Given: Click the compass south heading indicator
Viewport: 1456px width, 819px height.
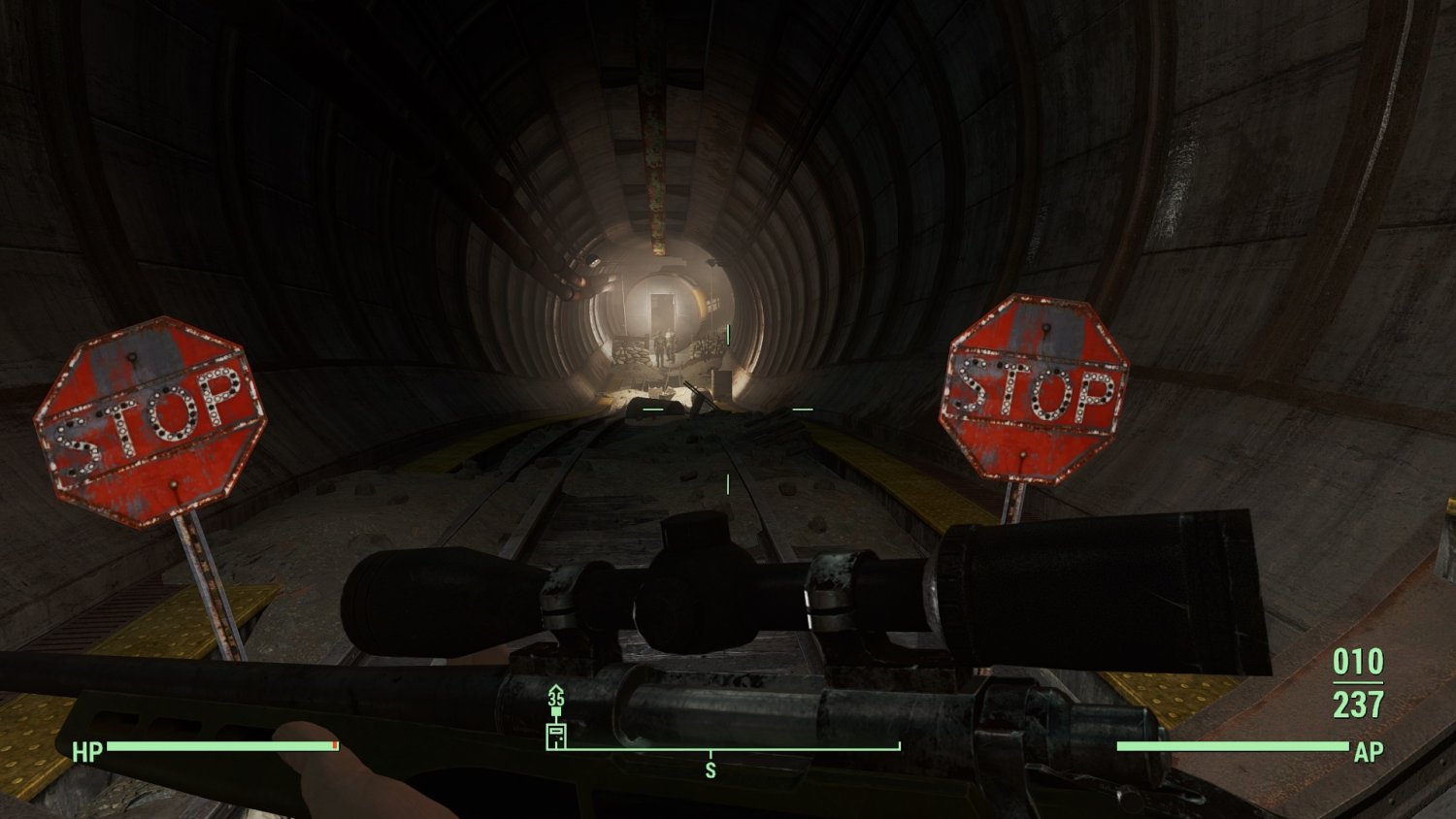Looking at the screenshot, I should tap(711, 770).
